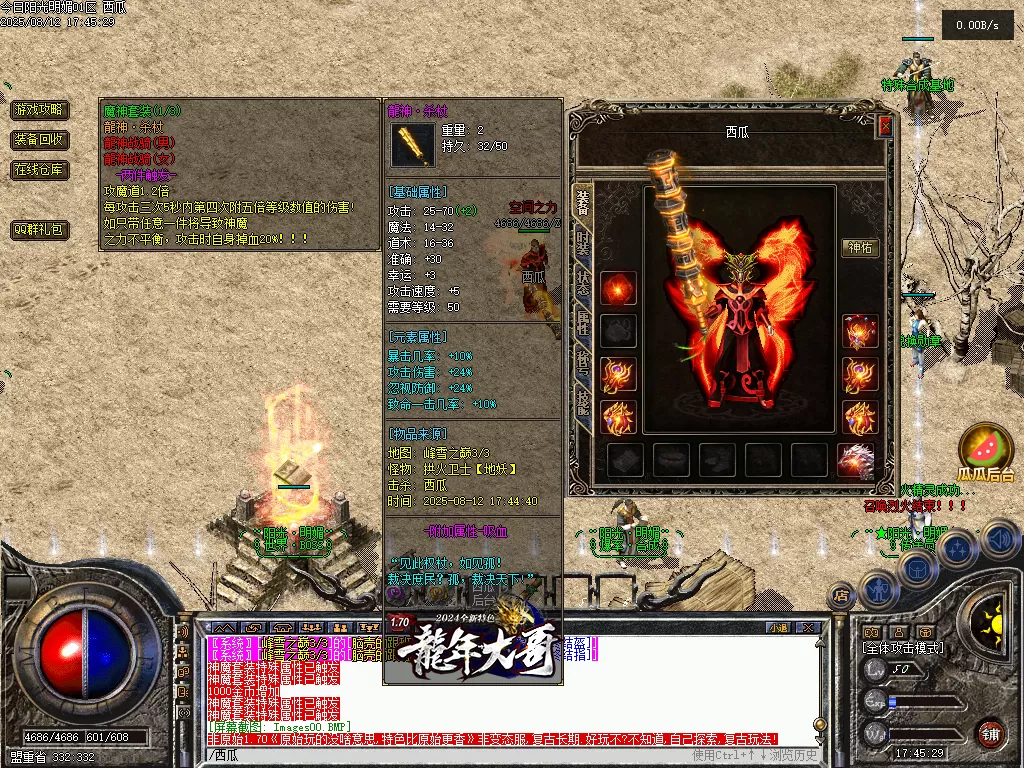
Task: Open the skills button with sparkle stars
Action: [958, 548]
